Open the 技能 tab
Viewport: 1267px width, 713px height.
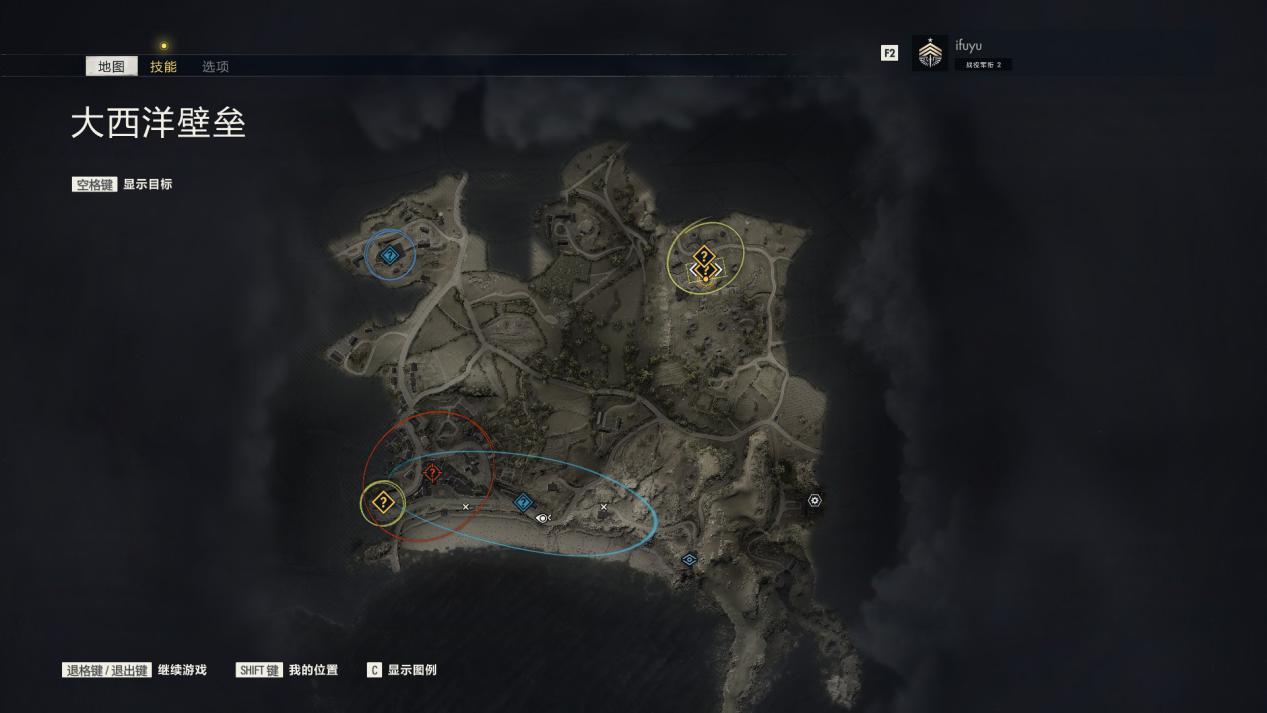(163, 67)
